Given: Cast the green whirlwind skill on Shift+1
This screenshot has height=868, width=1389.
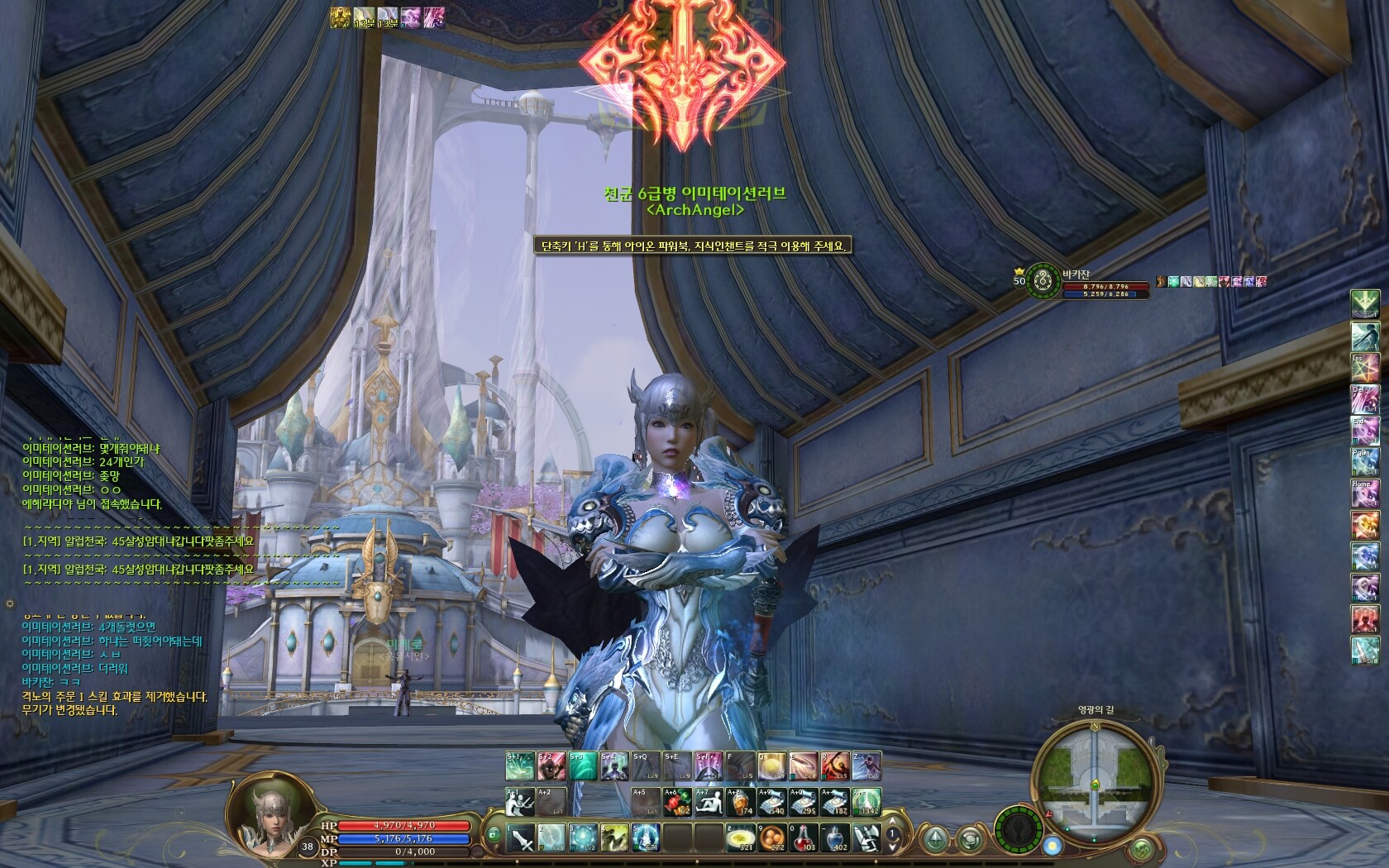Looking at the screenshot, I should coord(520,766).
